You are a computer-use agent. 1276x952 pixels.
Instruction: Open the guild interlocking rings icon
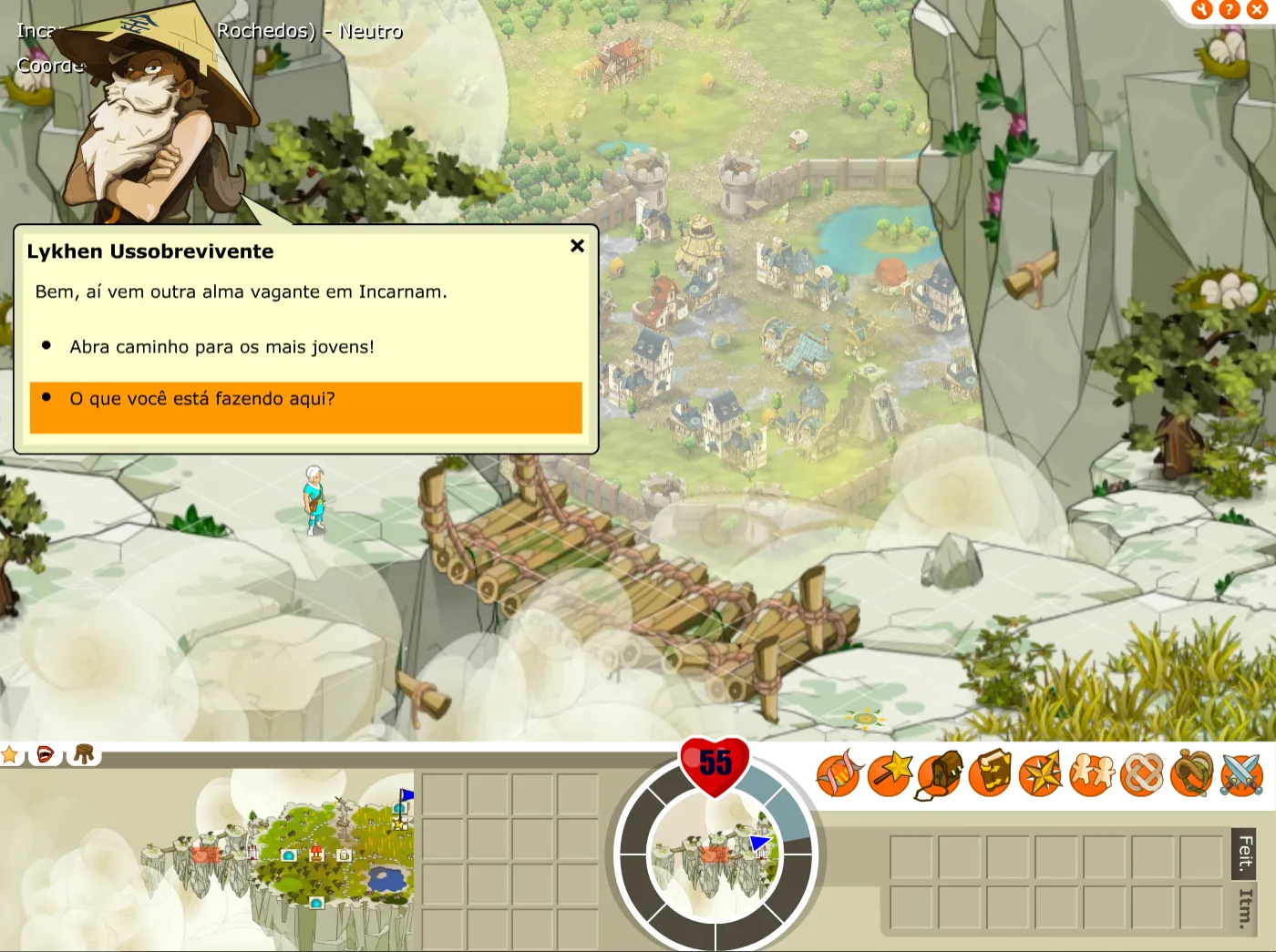[1141, 774]
